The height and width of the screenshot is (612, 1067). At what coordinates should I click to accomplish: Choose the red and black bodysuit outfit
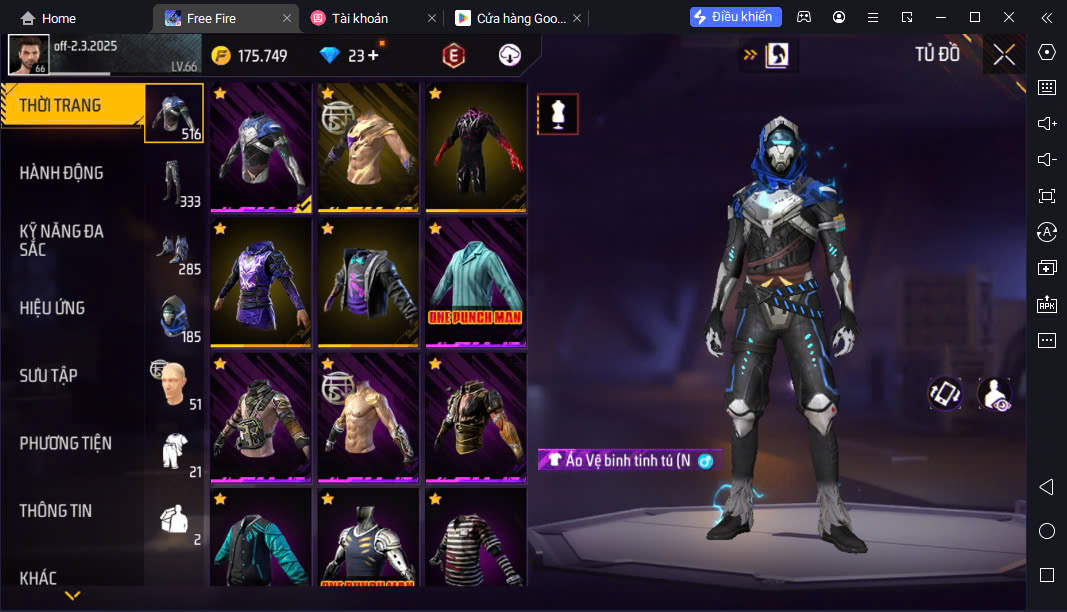coord(476,148)
